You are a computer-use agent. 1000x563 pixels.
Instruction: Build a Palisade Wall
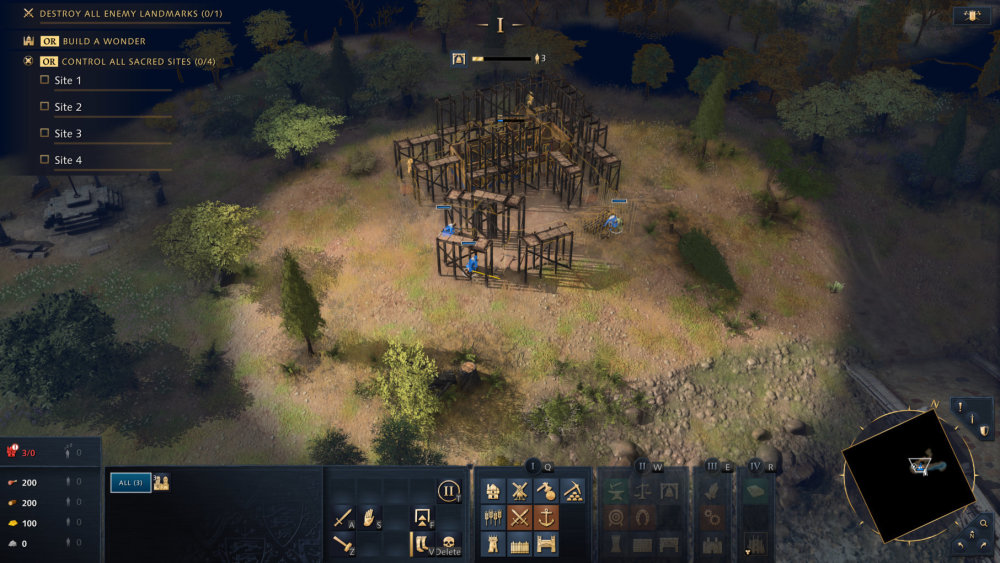(519, 543)
